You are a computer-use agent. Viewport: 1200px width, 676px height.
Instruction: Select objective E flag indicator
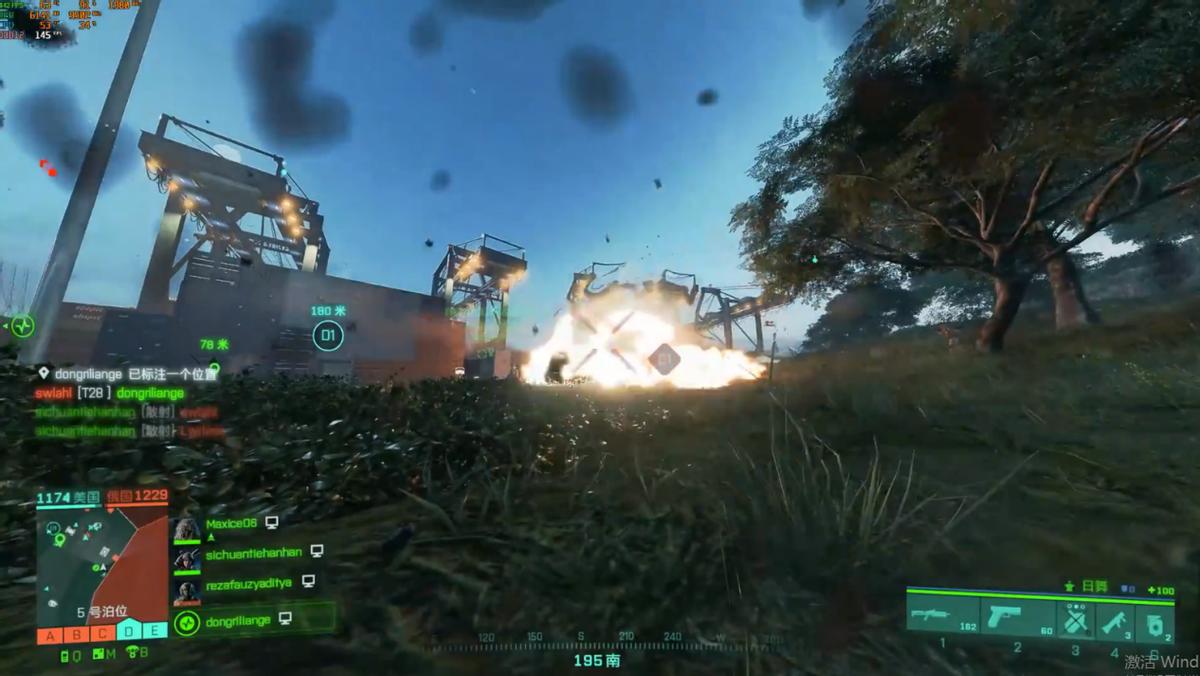pos(154,630)
